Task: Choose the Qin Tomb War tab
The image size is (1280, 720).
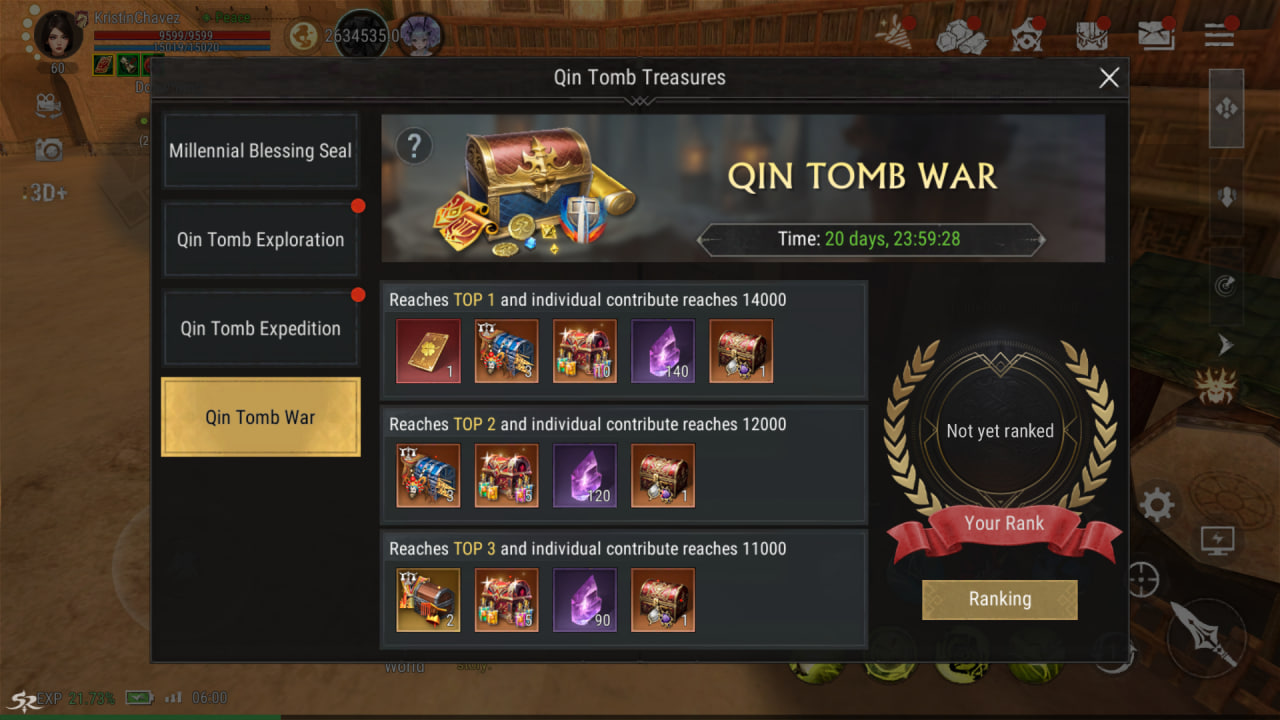Action: (260, 417)
